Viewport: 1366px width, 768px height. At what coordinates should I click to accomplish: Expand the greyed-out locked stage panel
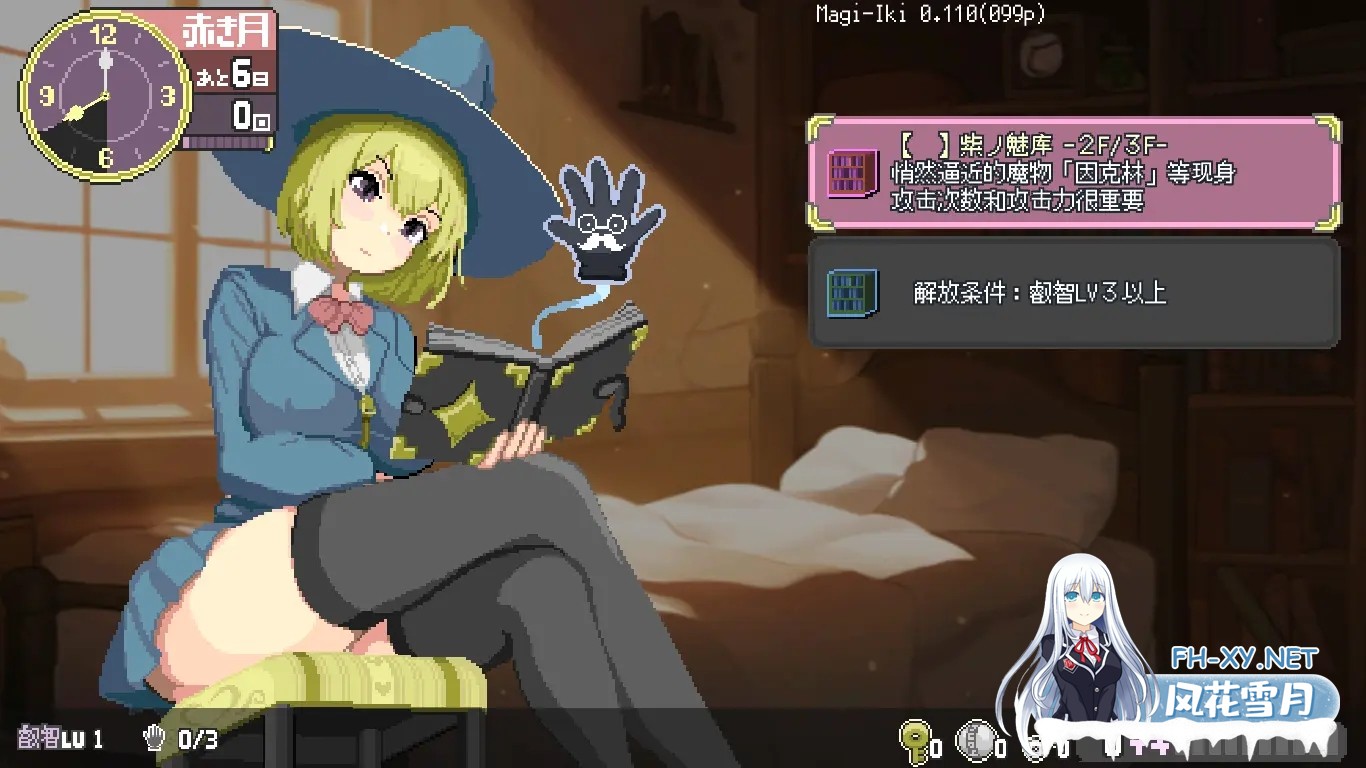1070,294
